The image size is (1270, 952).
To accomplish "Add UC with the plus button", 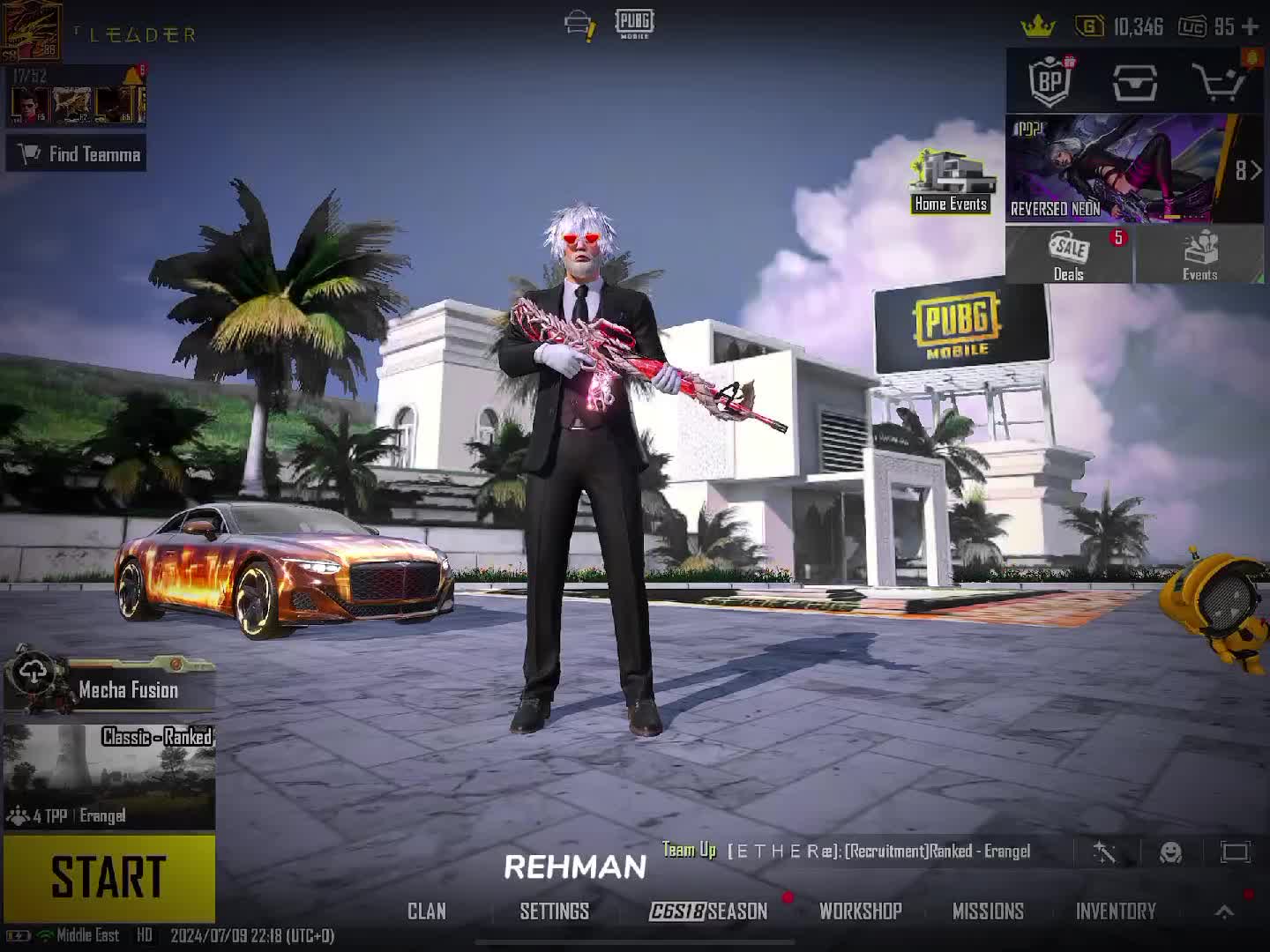I will (1250, 27).
